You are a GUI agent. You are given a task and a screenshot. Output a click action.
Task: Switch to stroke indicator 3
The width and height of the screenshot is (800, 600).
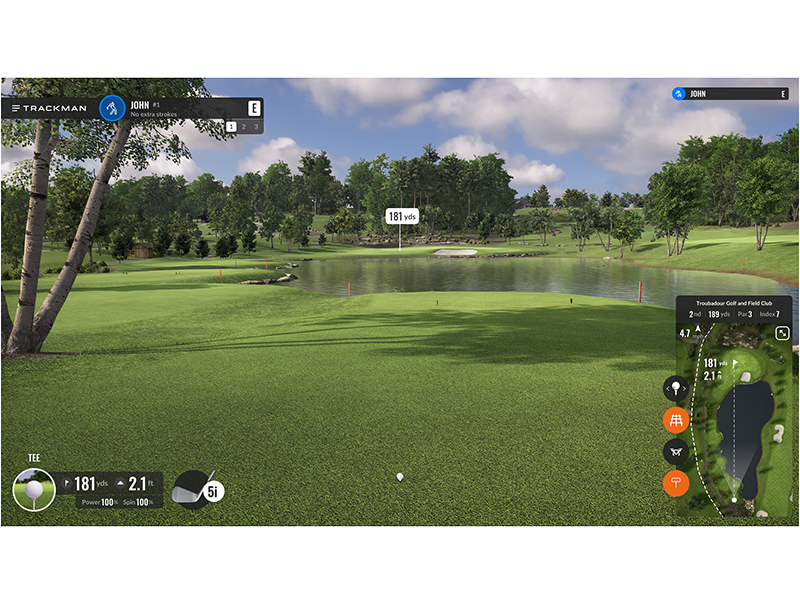(x=256, y=126)
